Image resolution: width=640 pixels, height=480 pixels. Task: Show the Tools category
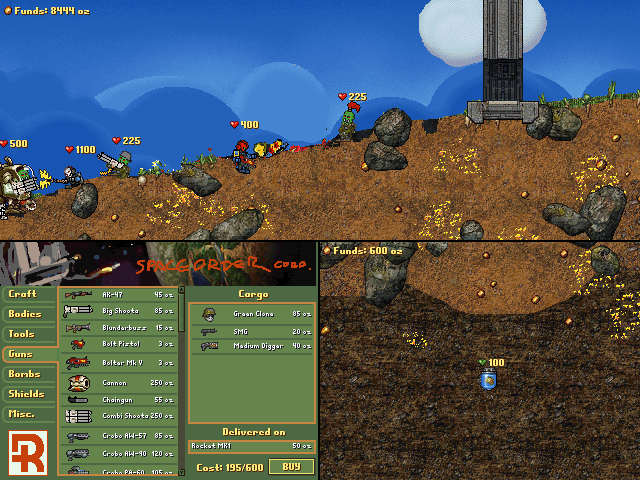[24, 334]
